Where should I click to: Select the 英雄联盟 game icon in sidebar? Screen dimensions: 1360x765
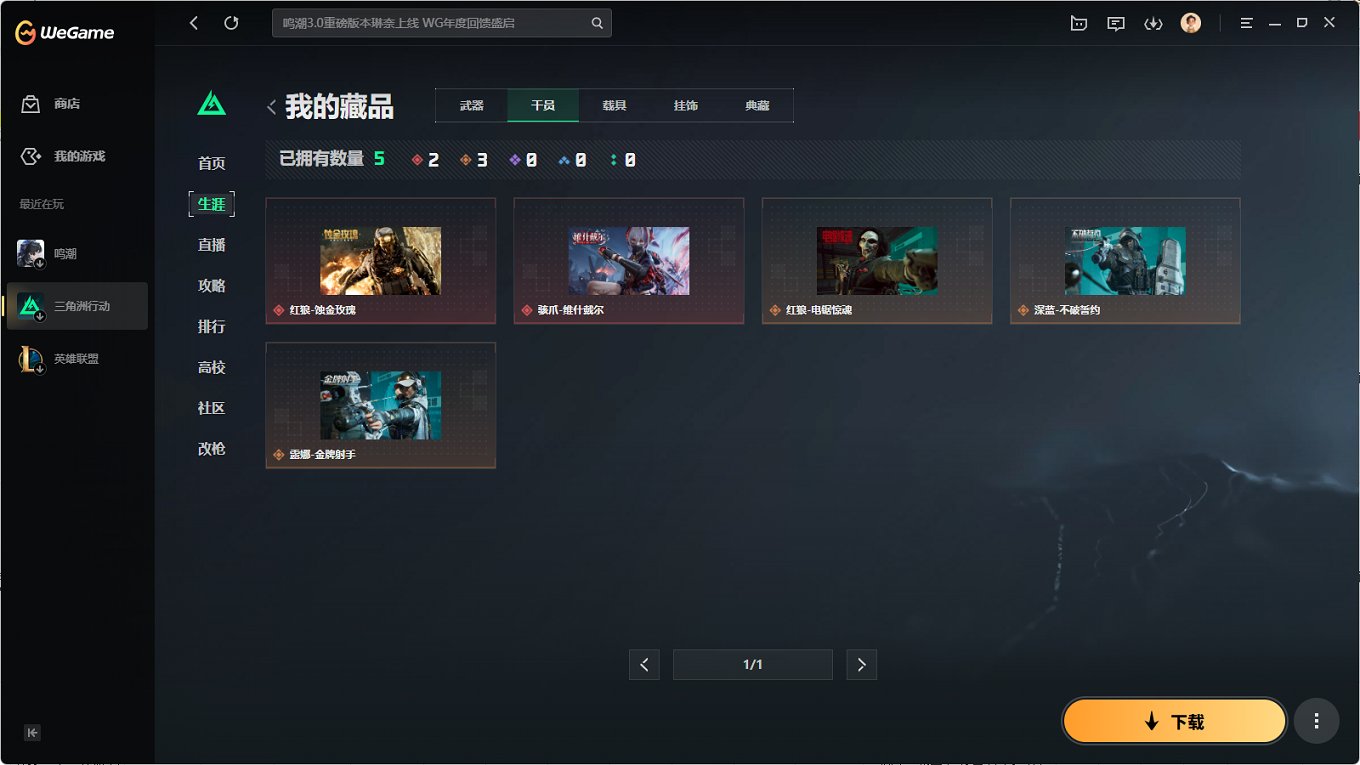click(x=30, y=358)
